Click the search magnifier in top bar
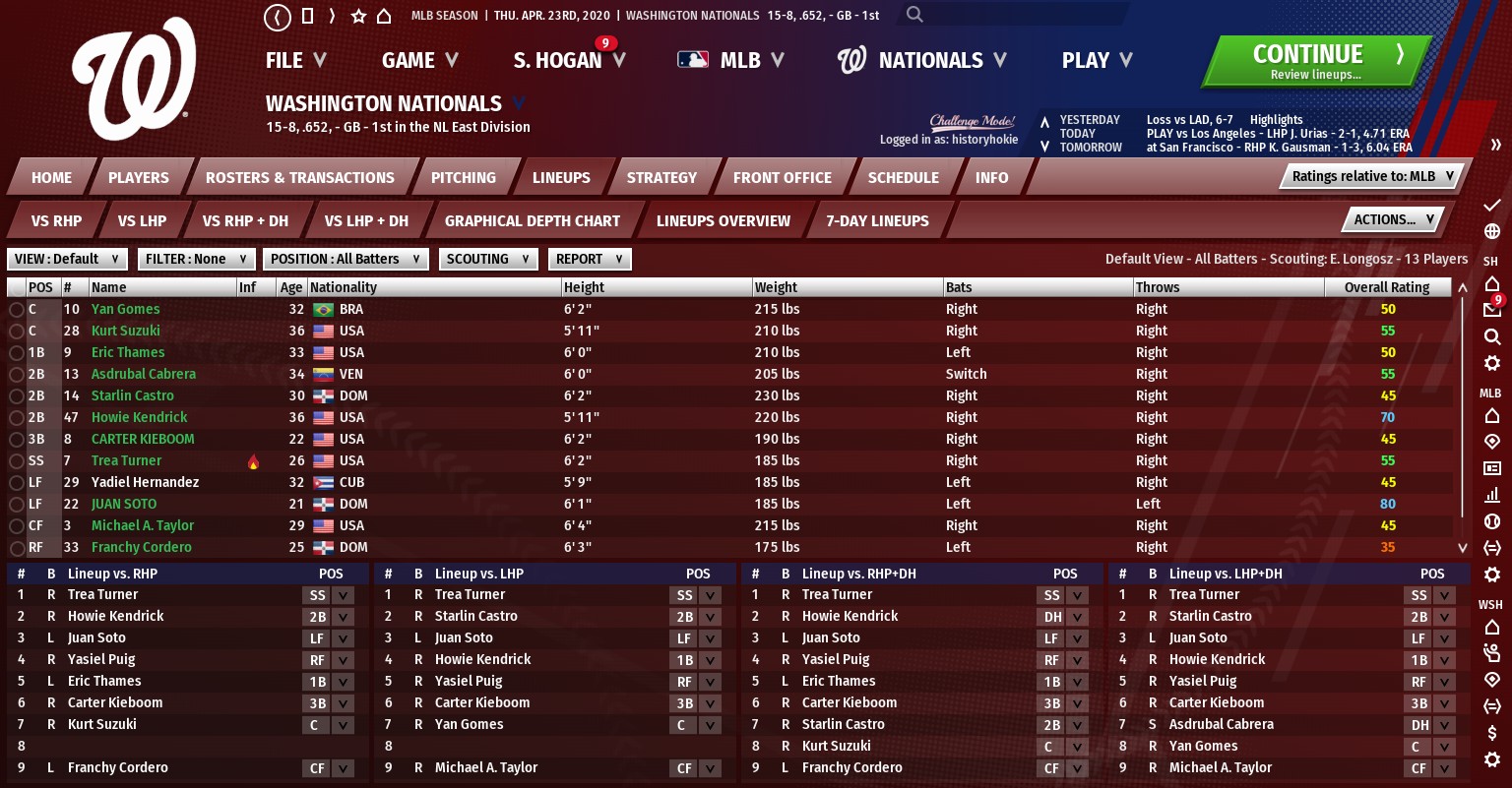 (x=914, y=15)
